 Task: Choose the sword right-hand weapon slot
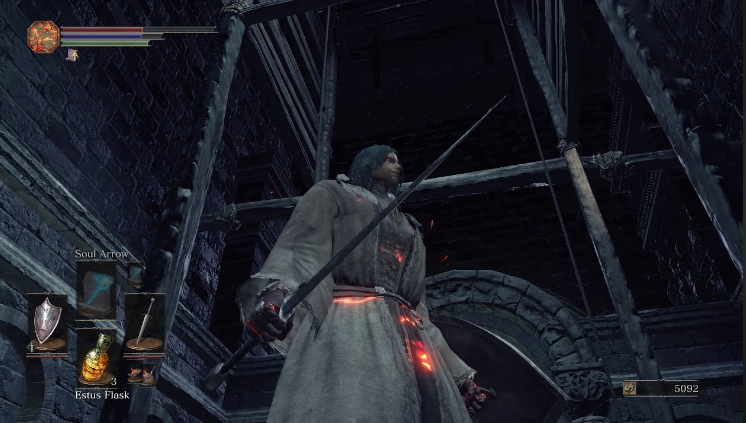(x=145, y=322)
